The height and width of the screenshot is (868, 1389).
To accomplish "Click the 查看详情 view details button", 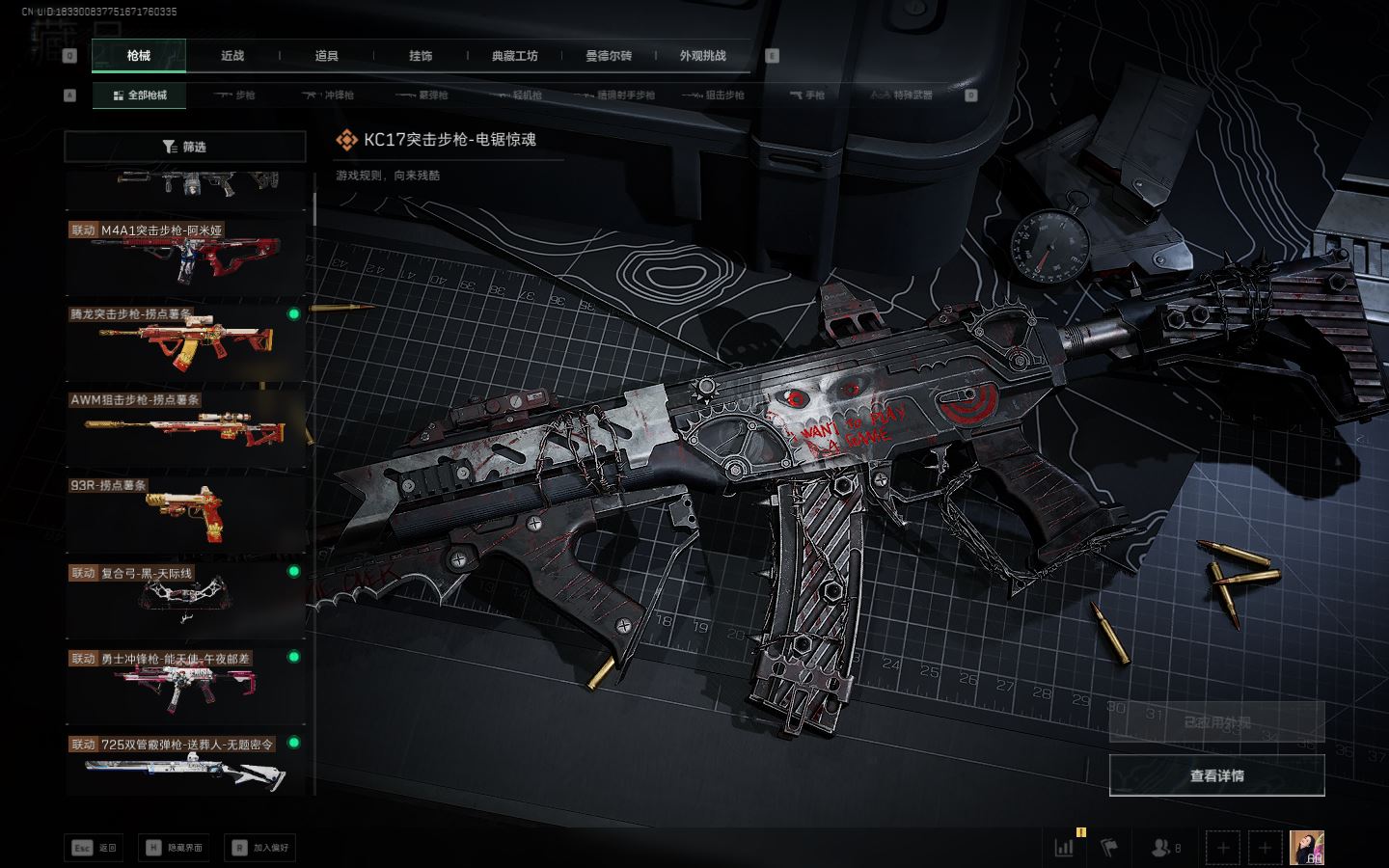I will point(1216,775).
